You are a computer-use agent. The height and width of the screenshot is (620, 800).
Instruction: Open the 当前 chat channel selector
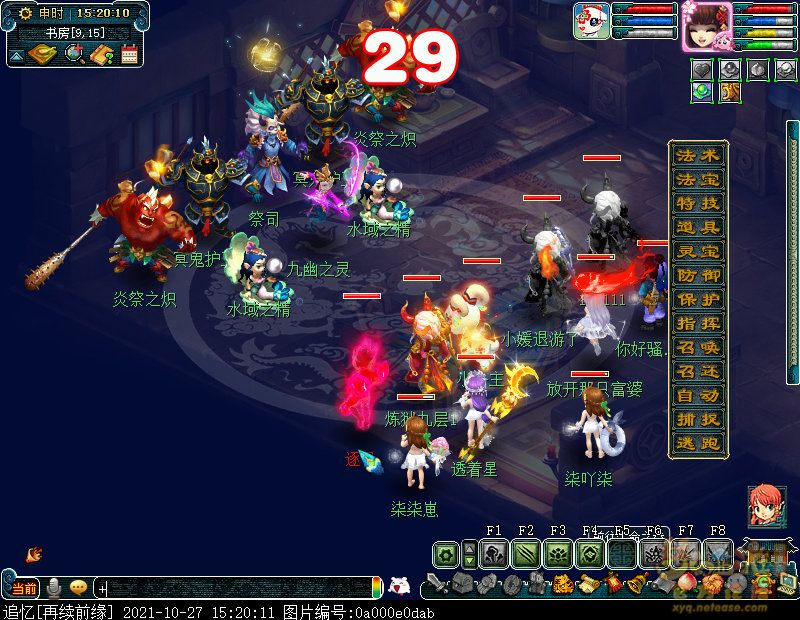click(22, 588)
